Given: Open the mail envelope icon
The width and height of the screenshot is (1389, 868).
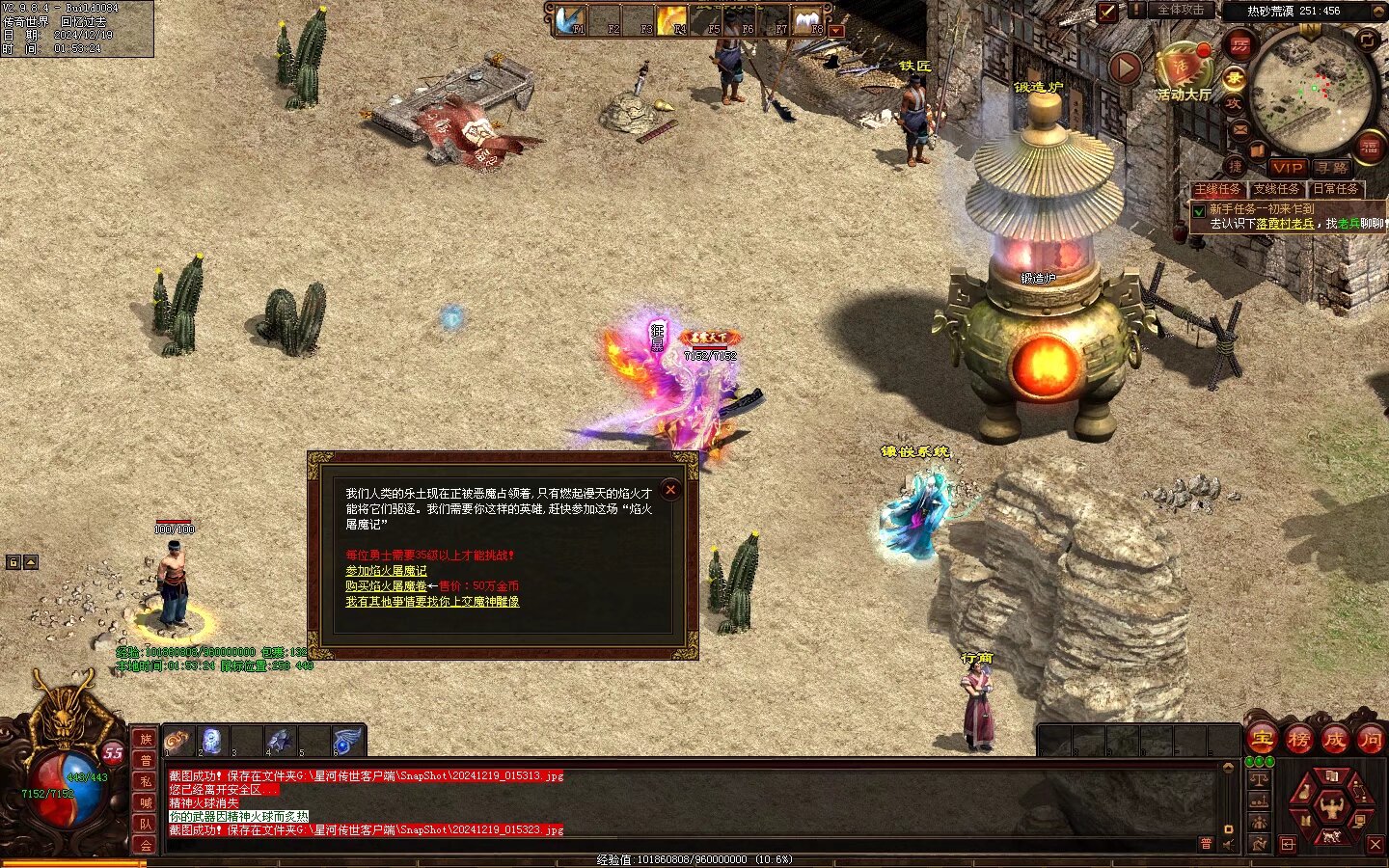Looking at the screenshot, I should 1240,130.
